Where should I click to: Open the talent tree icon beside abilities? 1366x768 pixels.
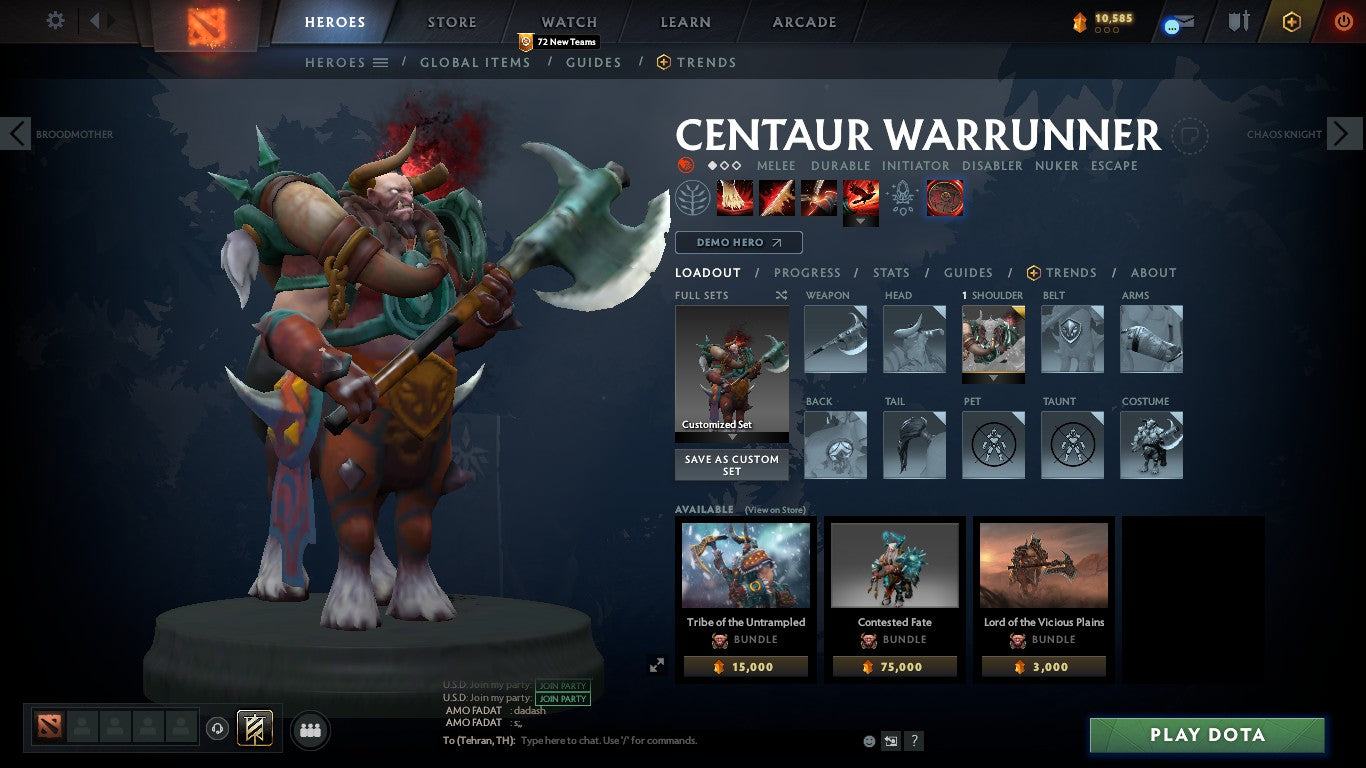pyautogui.click(x=691, y=197)
